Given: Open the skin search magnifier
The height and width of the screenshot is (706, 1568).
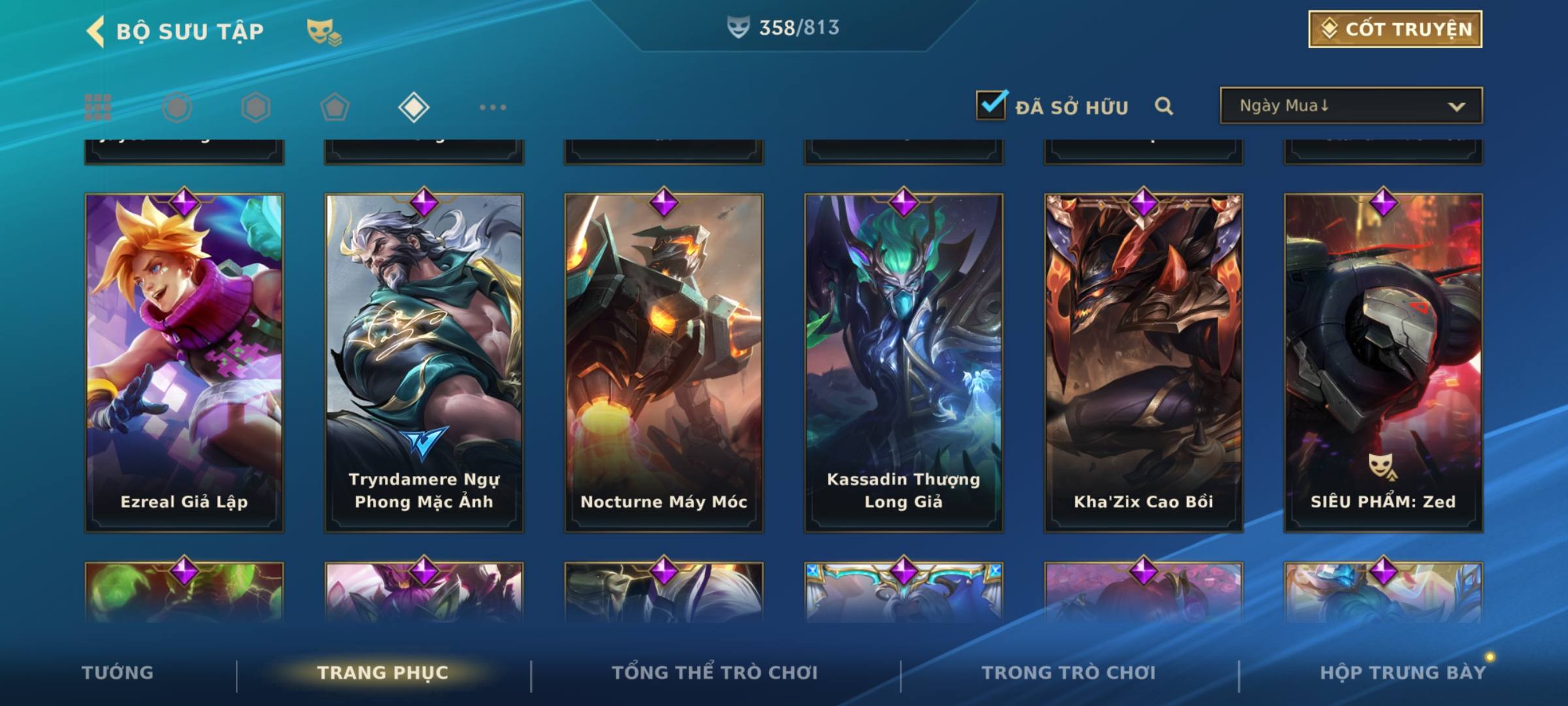Looking at the screenshot, I should (x=1164, y=106).
